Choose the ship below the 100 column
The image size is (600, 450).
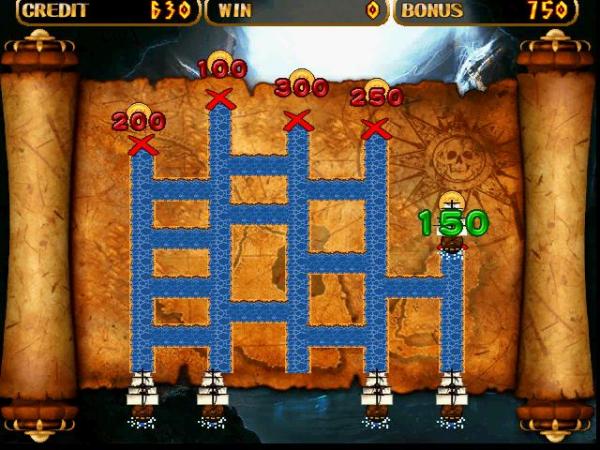213,396
